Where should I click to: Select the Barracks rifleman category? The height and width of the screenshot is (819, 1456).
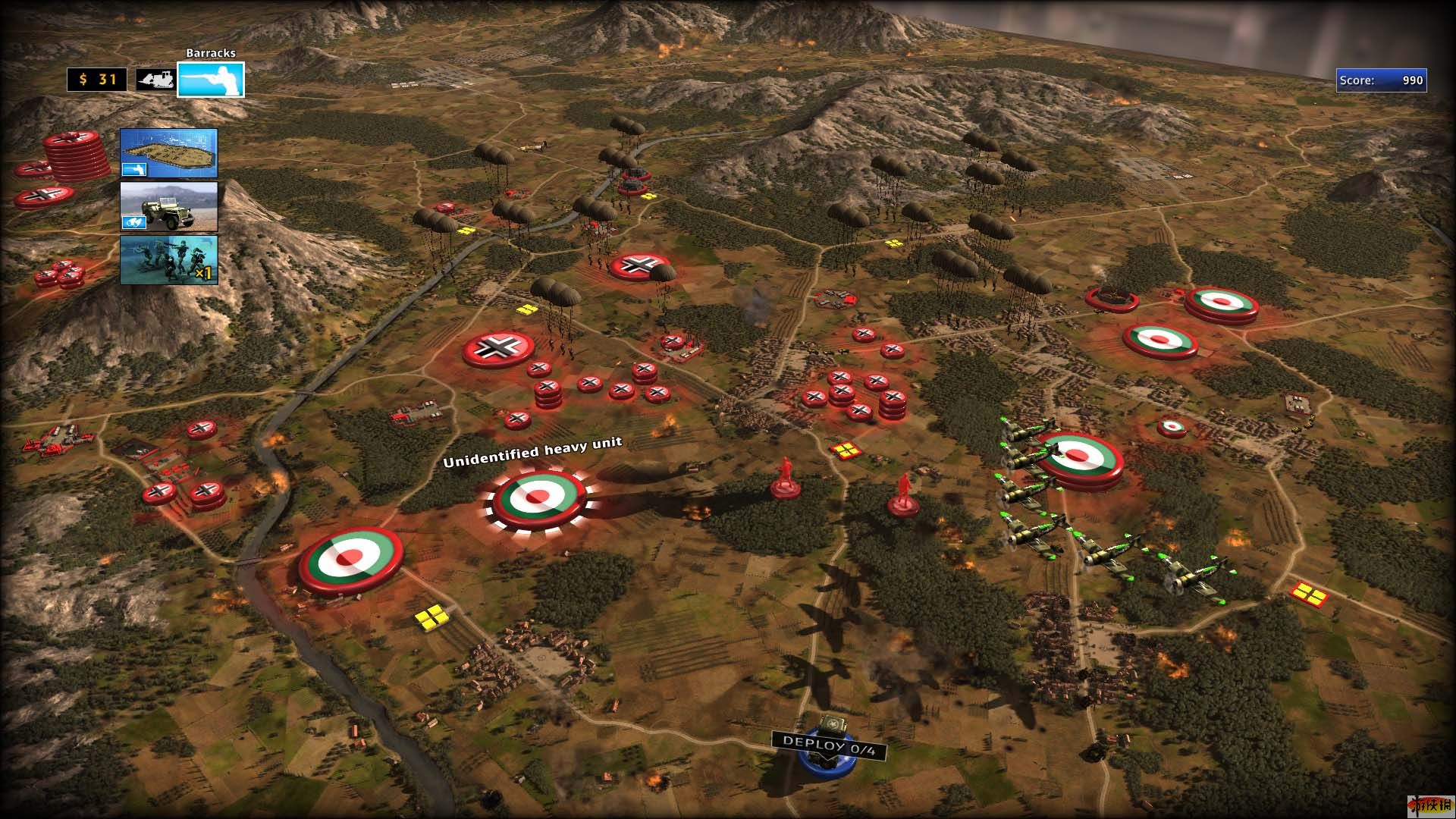tap(211, 80)
